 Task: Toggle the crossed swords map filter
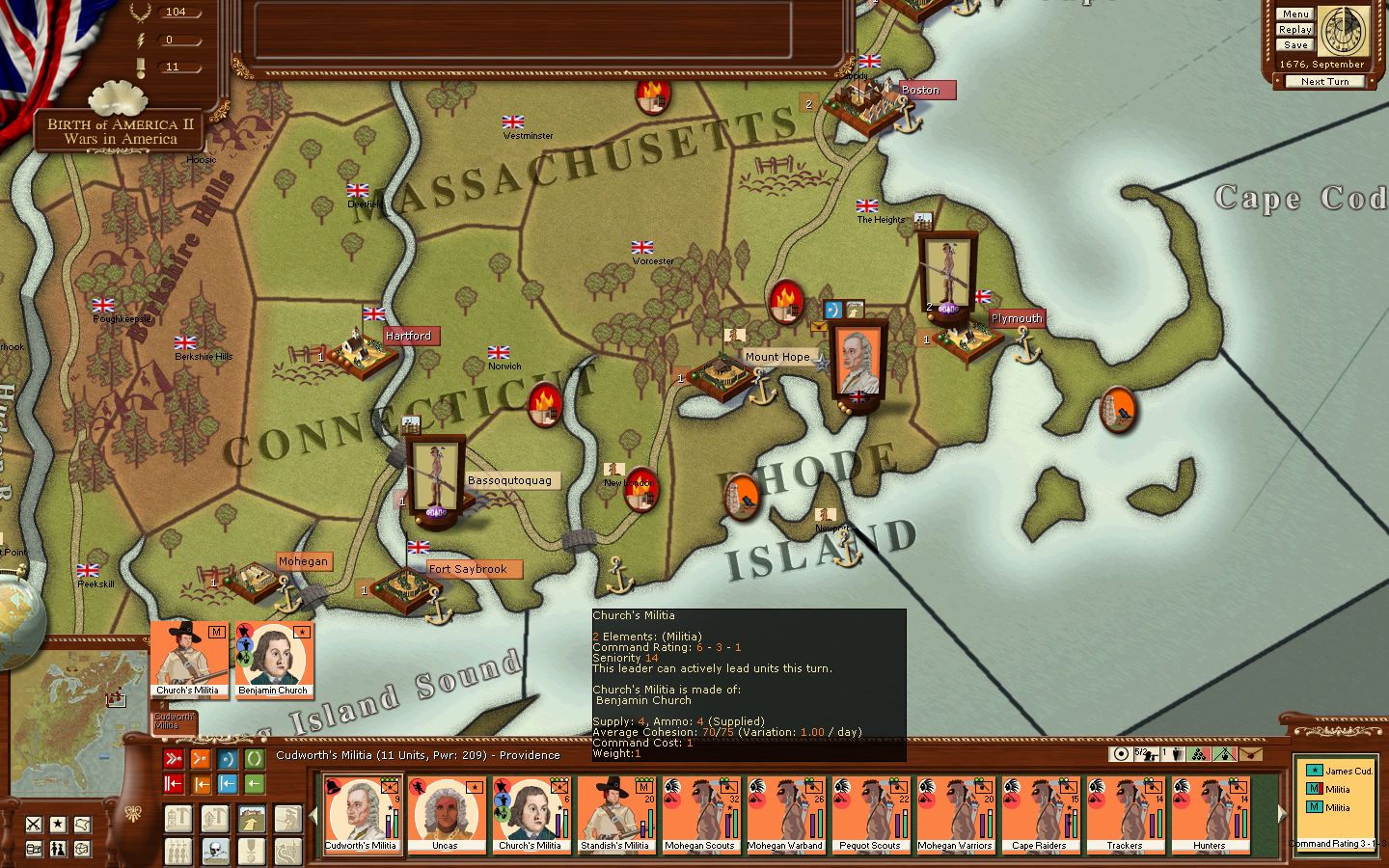point(34,824)
